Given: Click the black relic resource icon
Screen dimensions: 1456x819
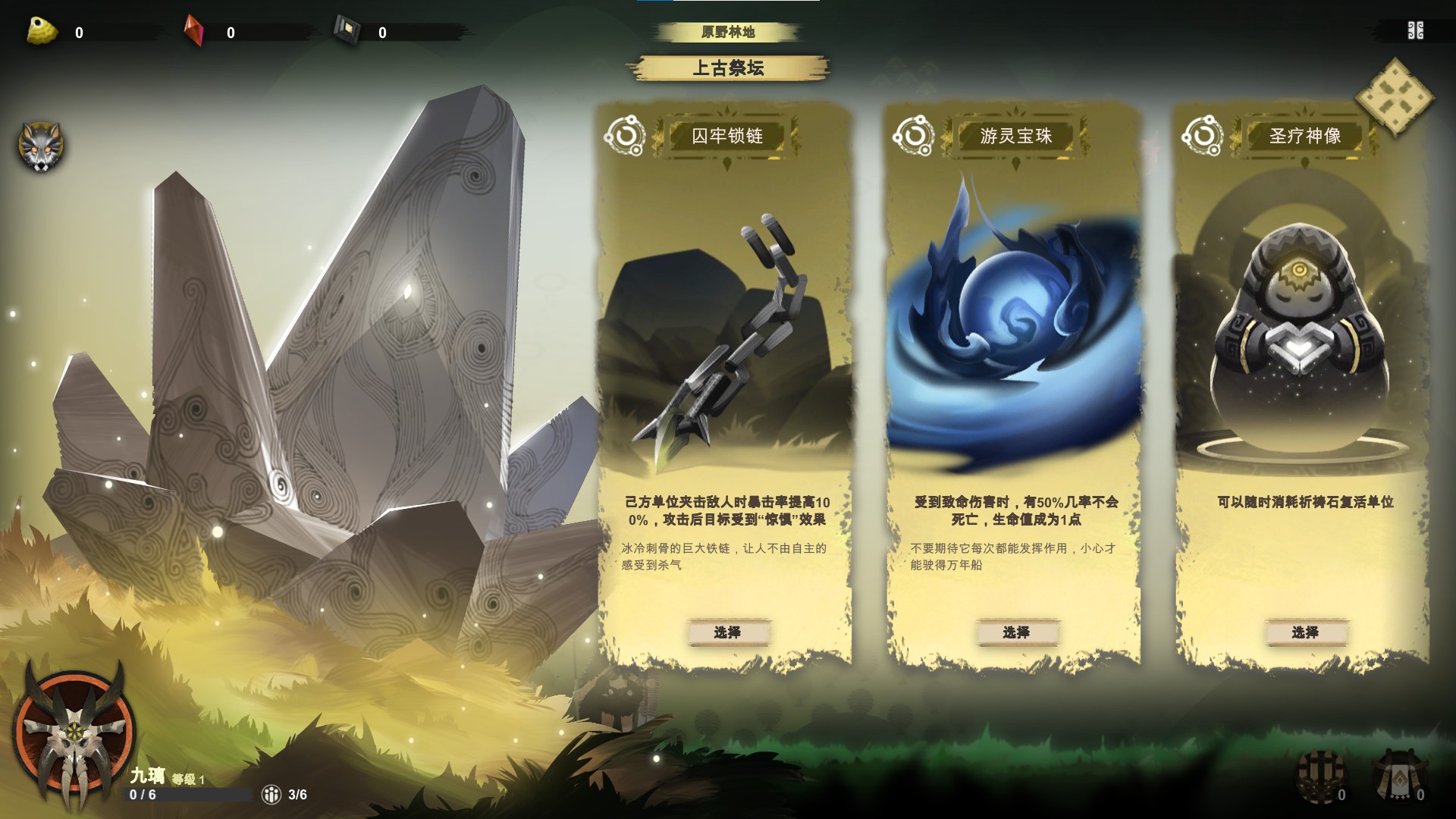Looking at the screenshot, I should tap(345, 29).
